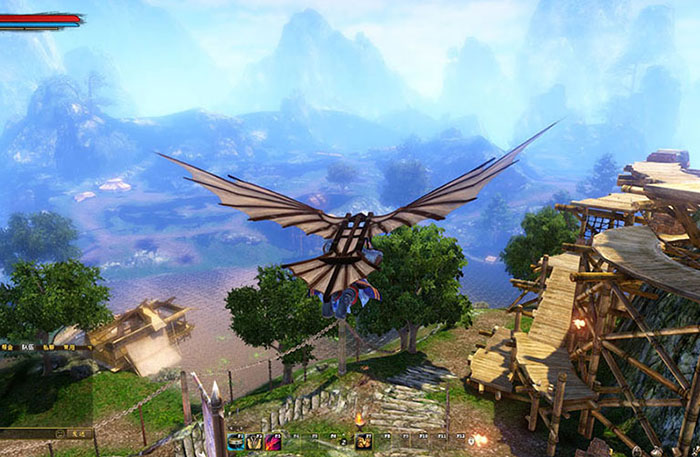Trigger the pink and purple flame skill
The width and height of the screenshot is (700, 457).
(x=272, y=441)
